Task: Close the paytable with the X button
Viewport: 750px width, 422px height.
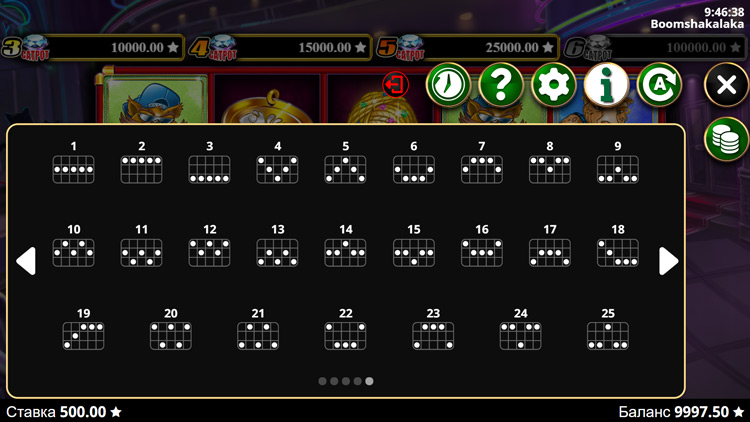Action: 726,85
